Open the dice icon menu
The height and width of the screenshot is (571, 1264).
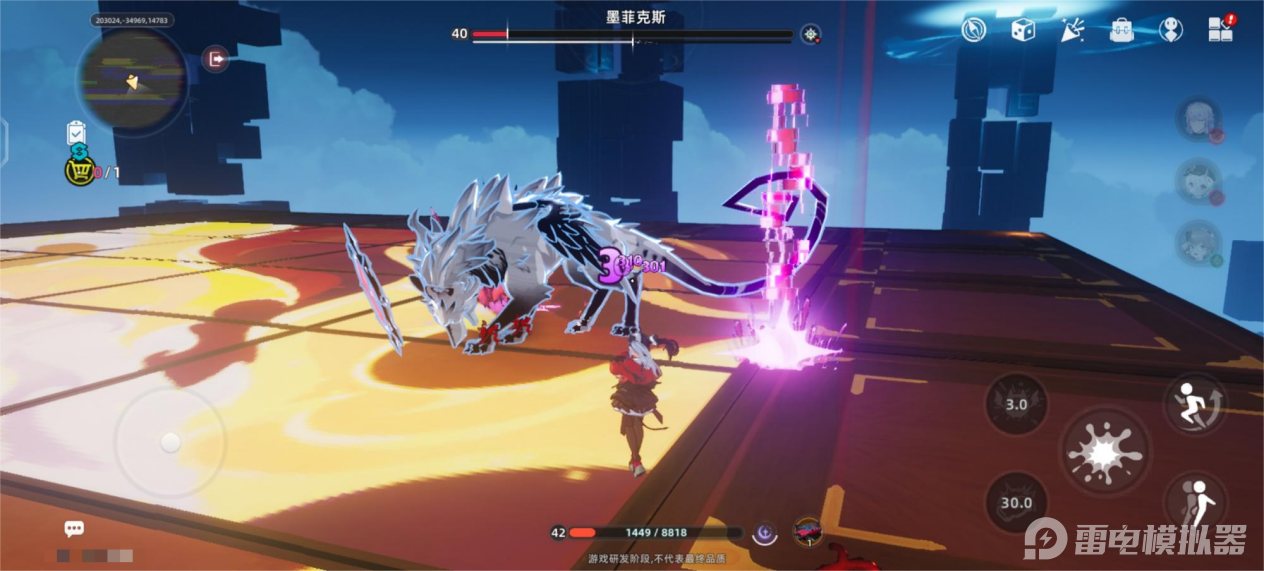coord(1022,29)
